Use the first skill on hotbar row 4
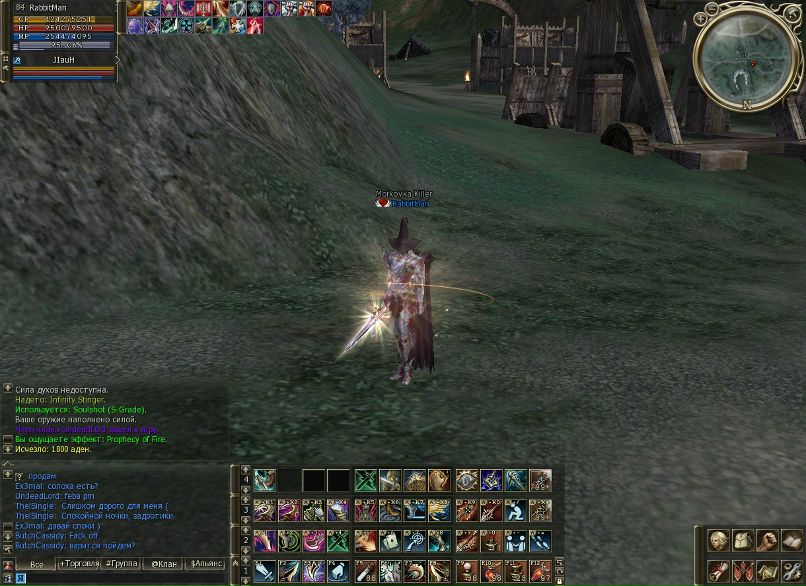Screen dimensions: 806x586 point(265,480)
